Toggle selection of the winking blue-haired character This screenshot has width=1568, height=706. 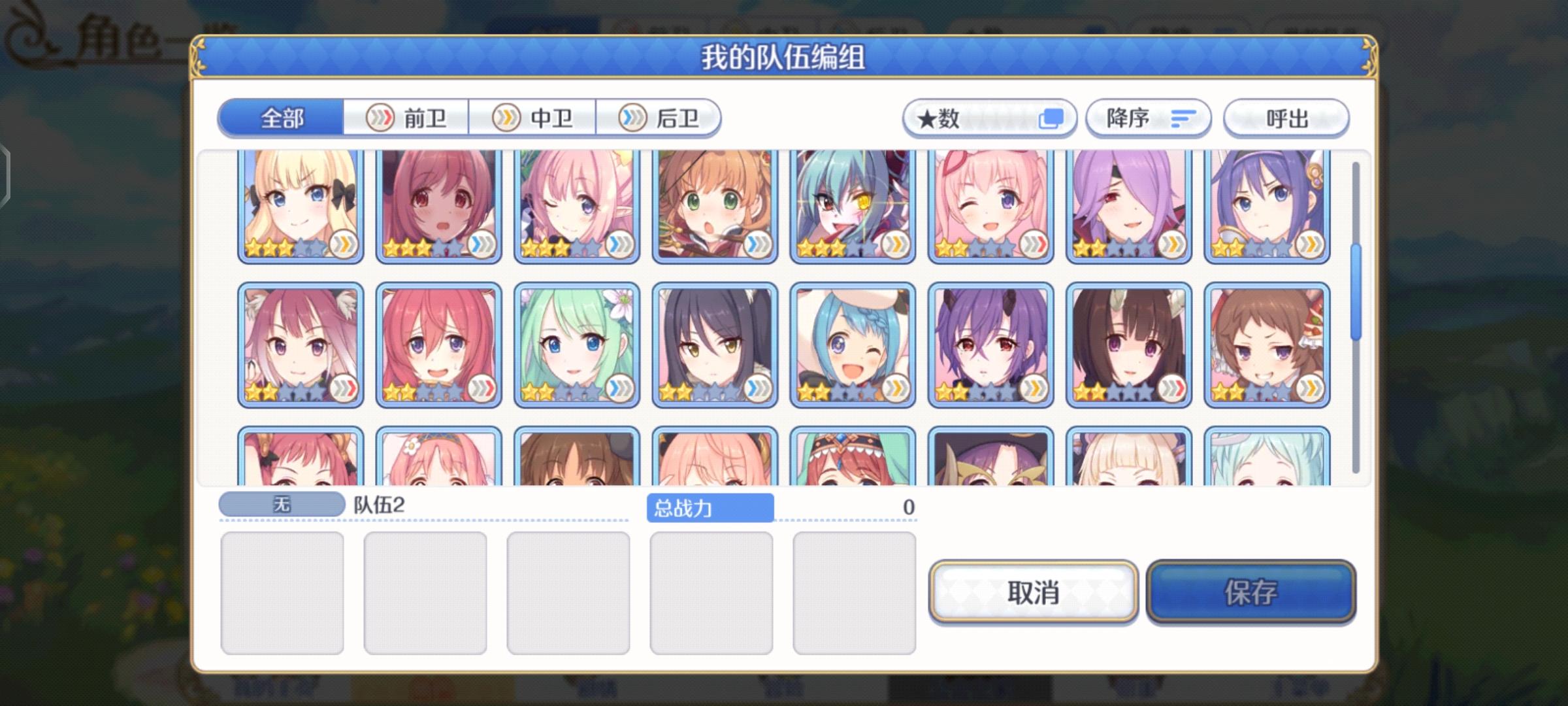pyautogui.click(x=853, y=343)
